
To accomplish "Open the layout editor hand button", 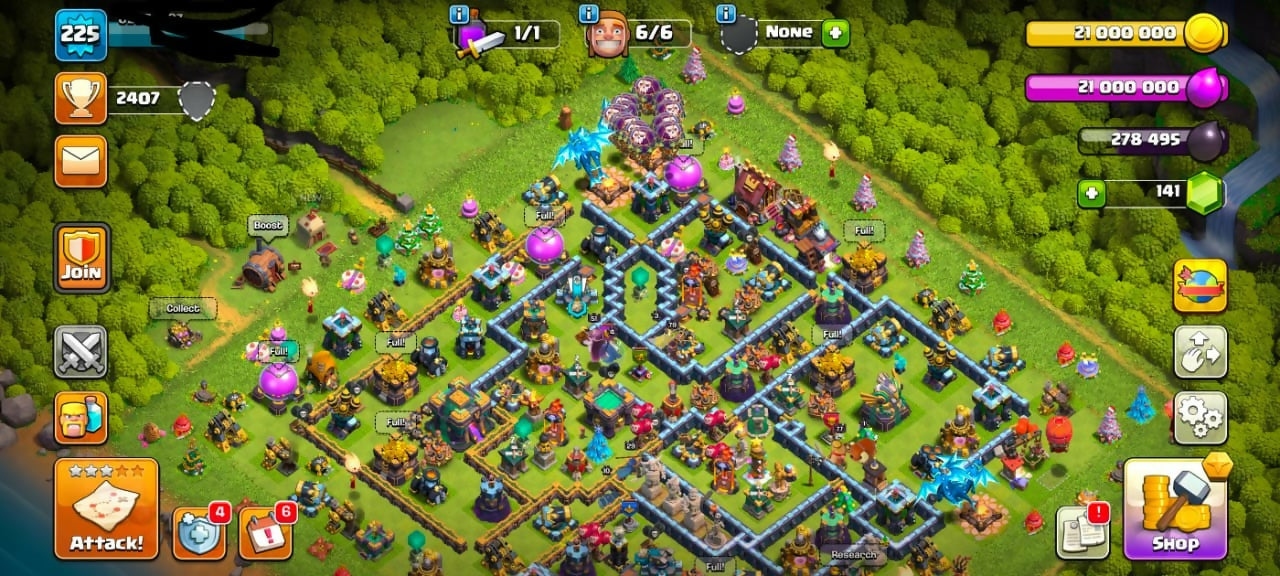I will (x=1200, y=352).
